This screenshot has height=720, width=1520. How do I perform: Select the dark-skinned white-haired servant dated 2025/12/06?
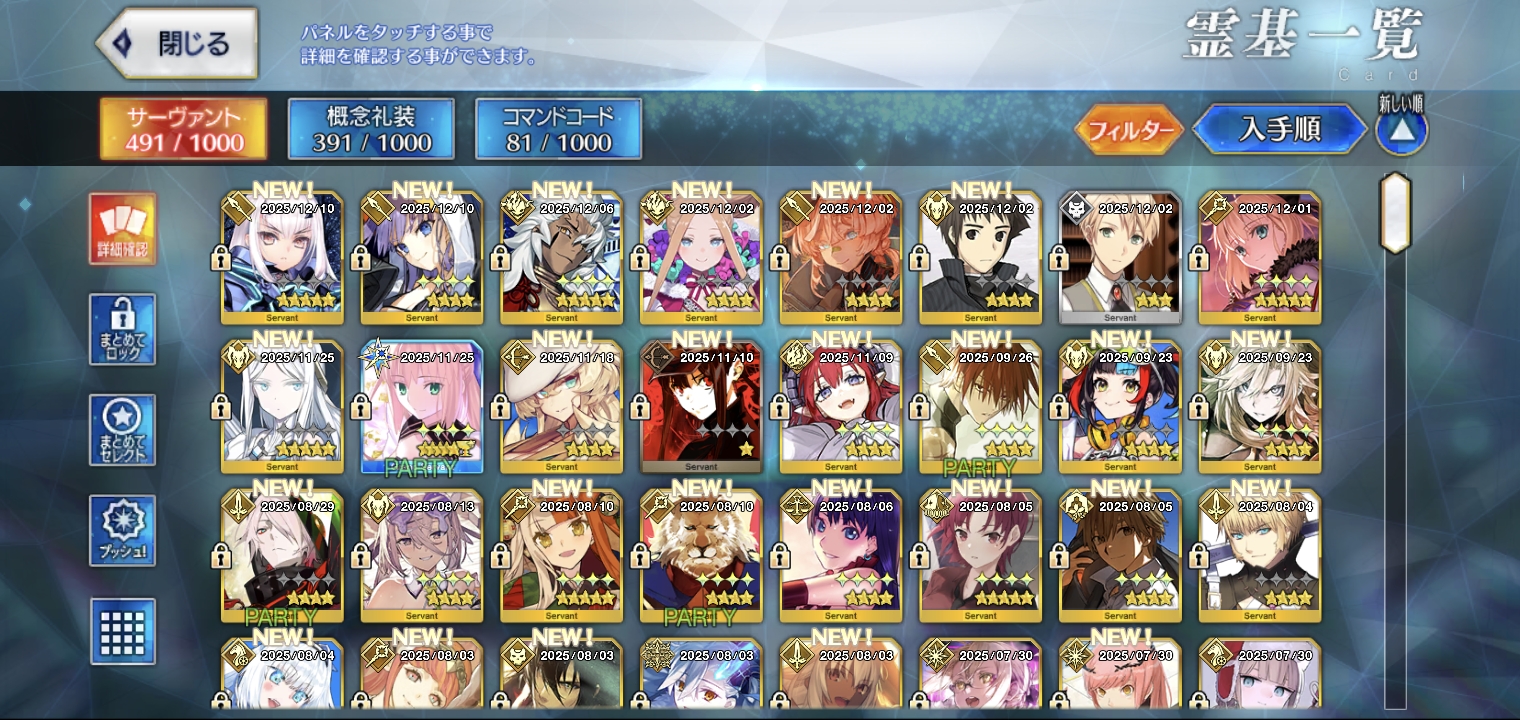click(x=561, y=258)
